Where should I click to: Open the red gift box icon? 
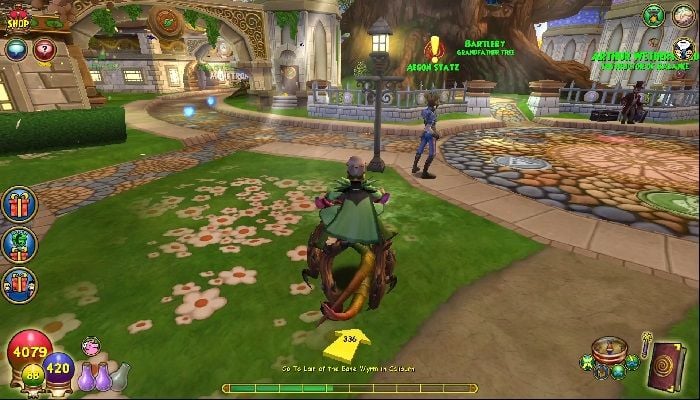(19, 205)
